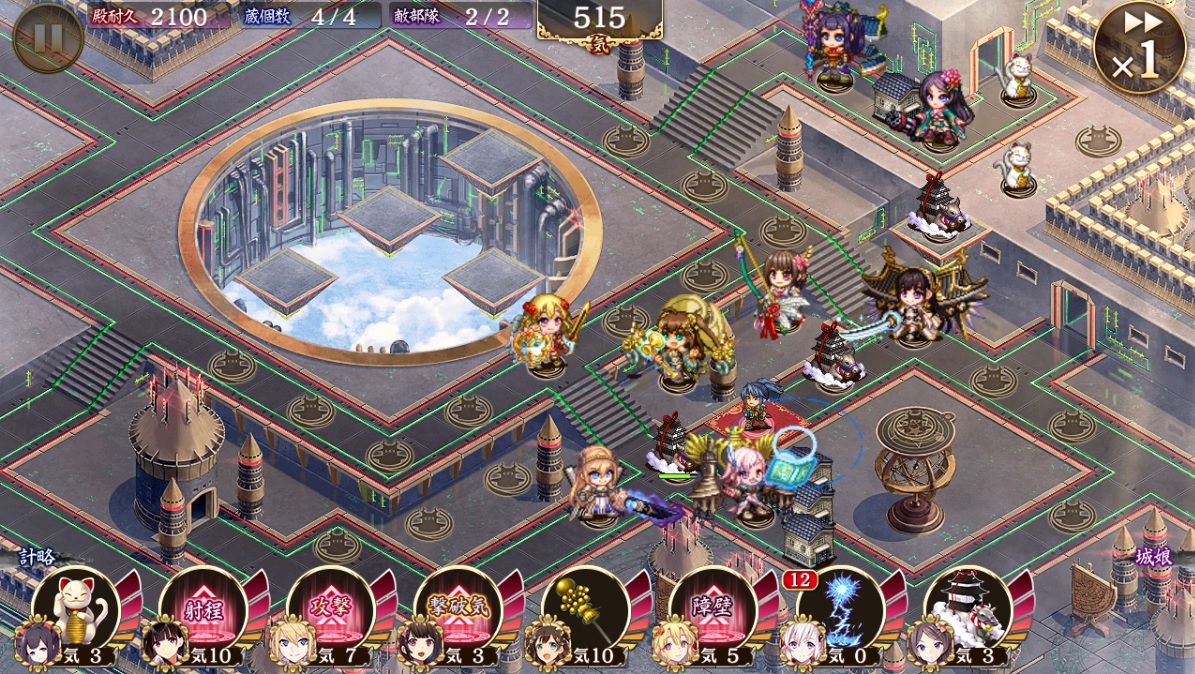Trigger the 攻撃 attack boost strategy

coord(331,609)
